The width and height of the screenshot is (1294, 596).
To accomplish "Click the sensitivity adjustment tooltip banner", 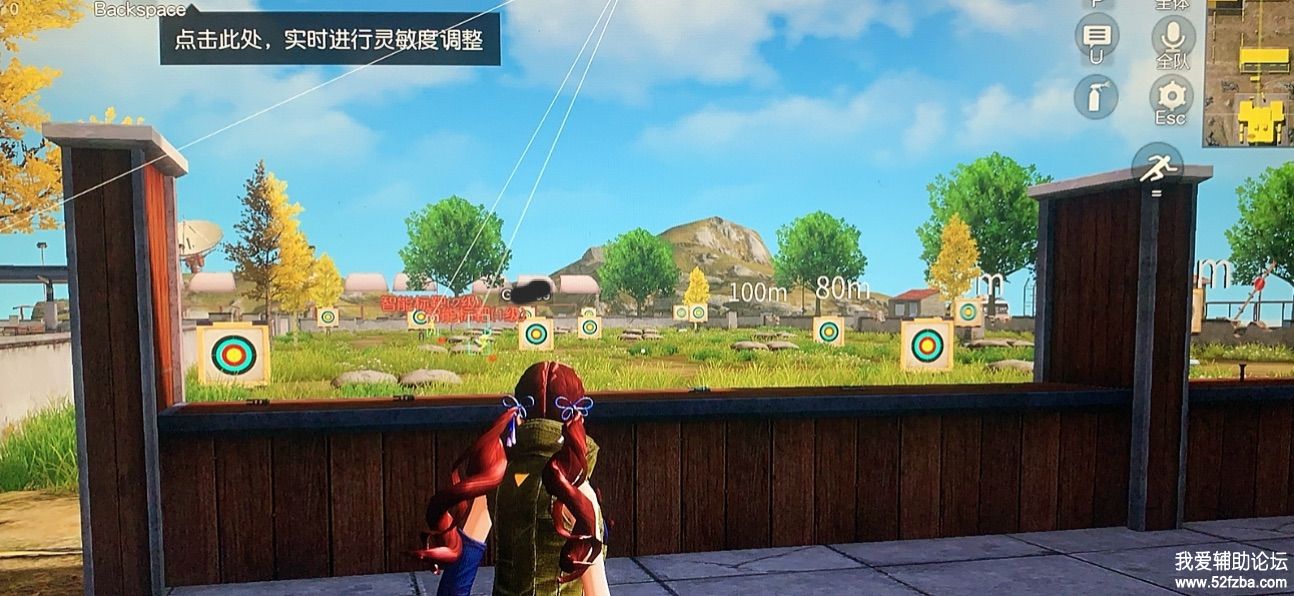I will pyautogui.click(x=329, y=40).
